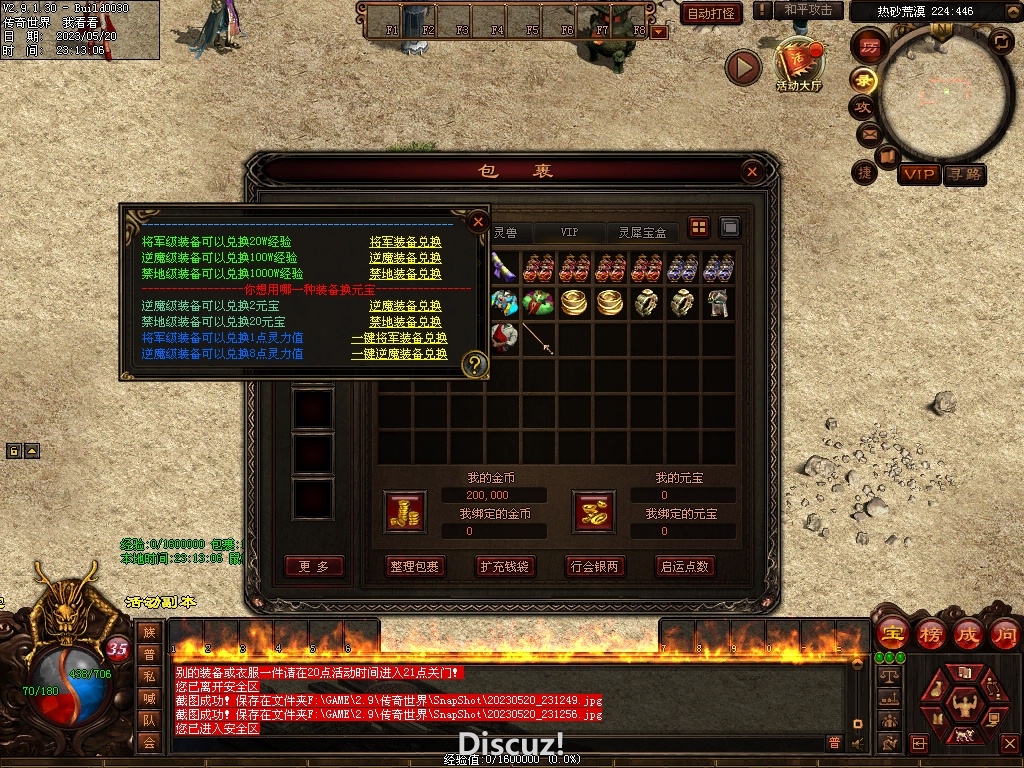
Task: Switch to the VIP bag tab
Action: tap(569, 232)
